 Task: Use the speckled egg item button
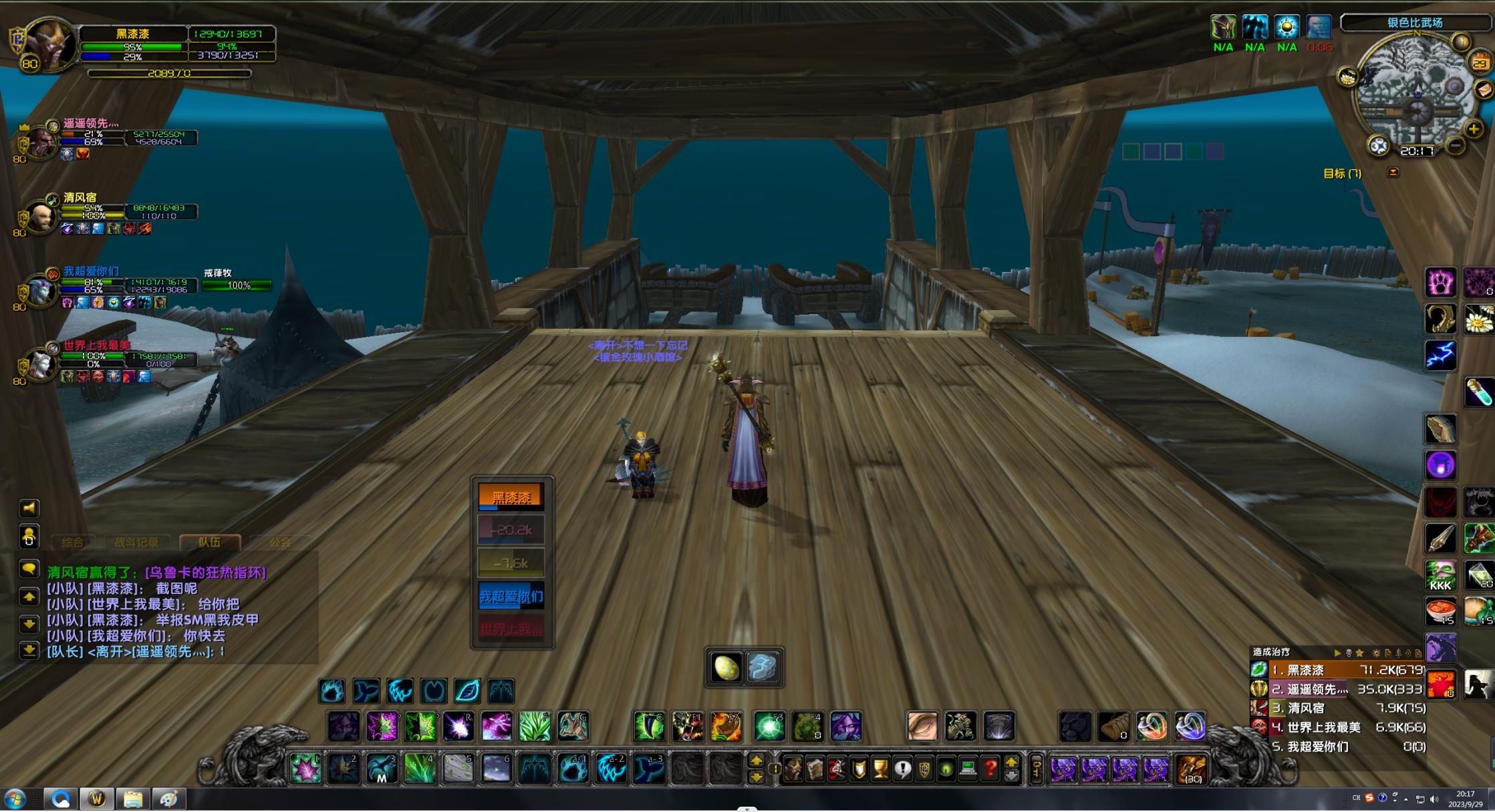click(726, 668)
